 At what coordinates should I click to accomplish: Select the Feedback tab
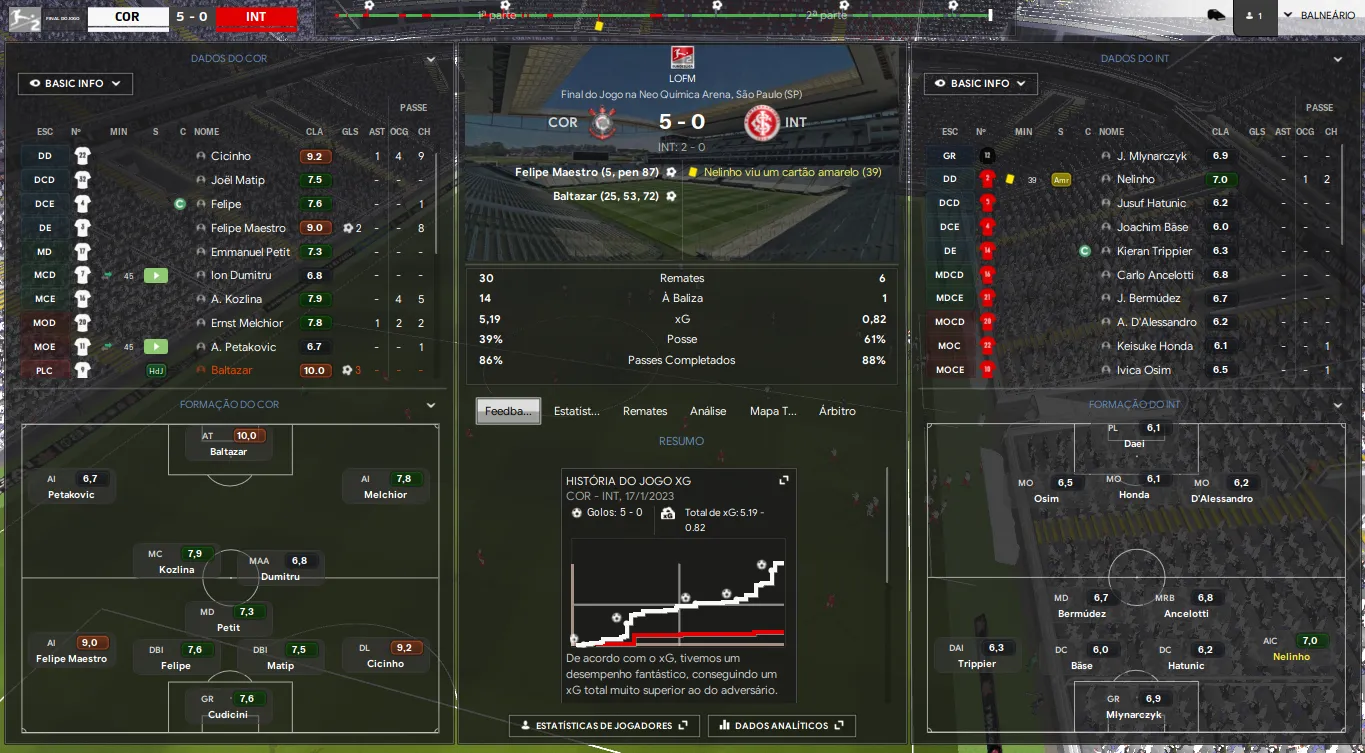coord(508,411)
